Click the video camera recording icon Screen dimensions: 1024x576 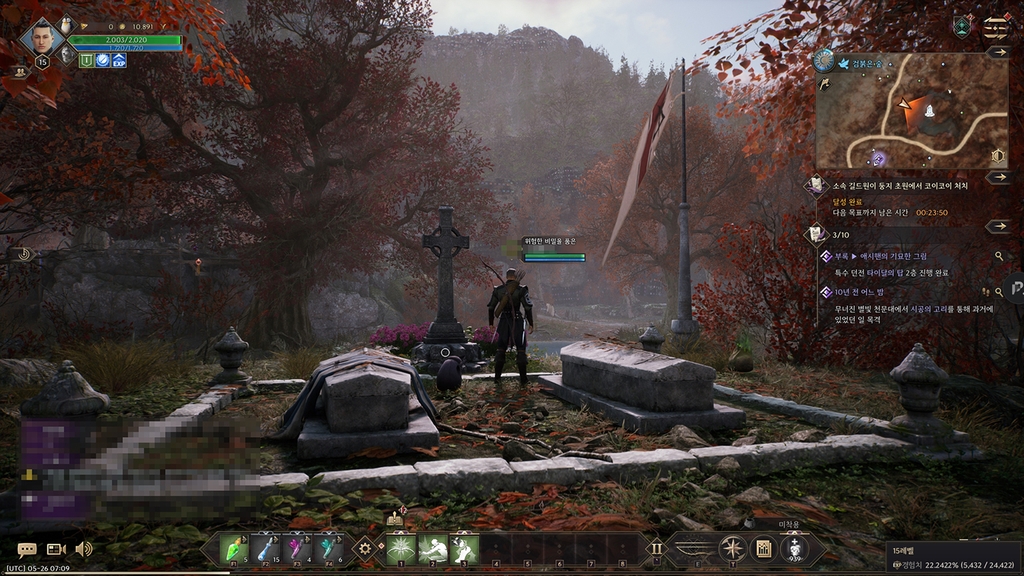point(56,549)
